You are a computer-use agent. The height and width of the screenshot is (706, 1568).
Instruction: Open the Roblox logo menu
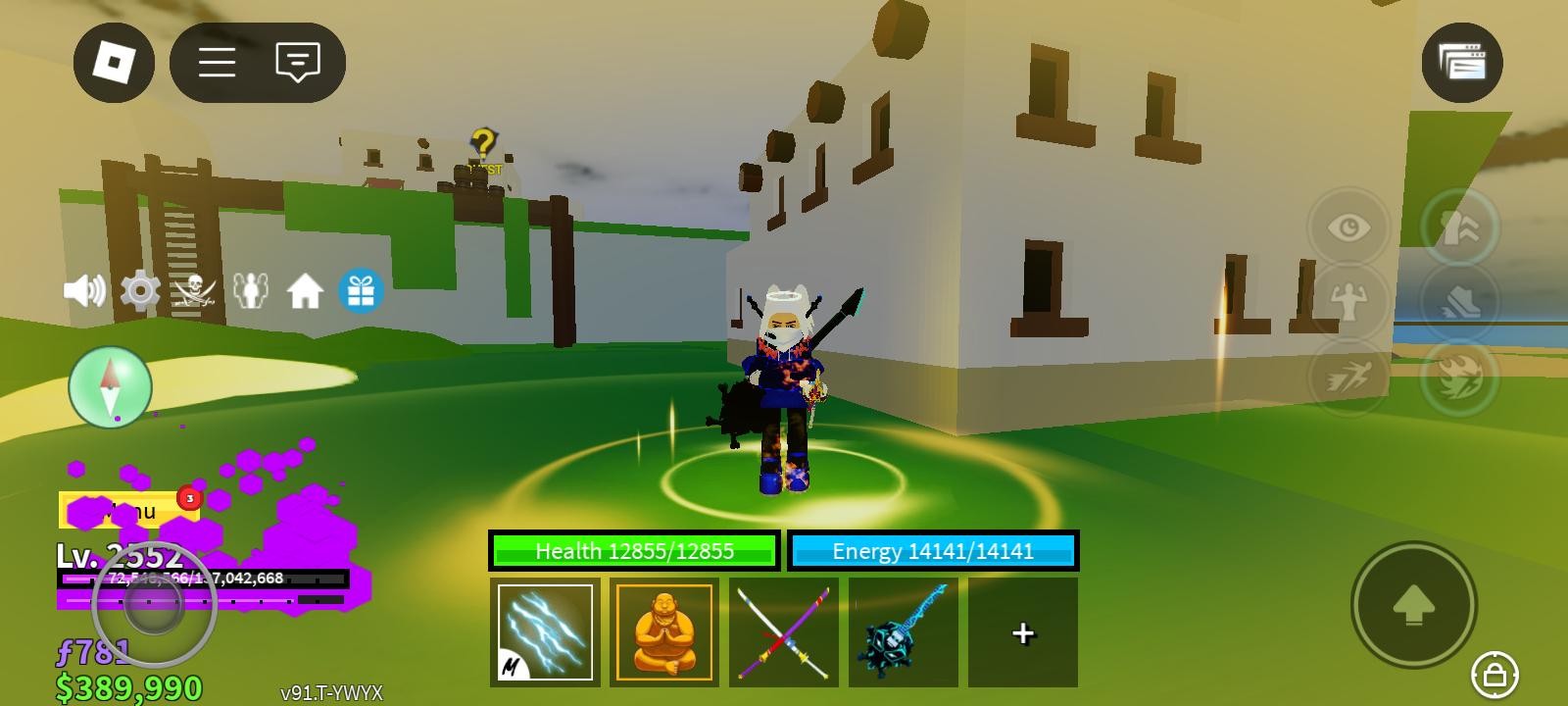coord(114,63)
